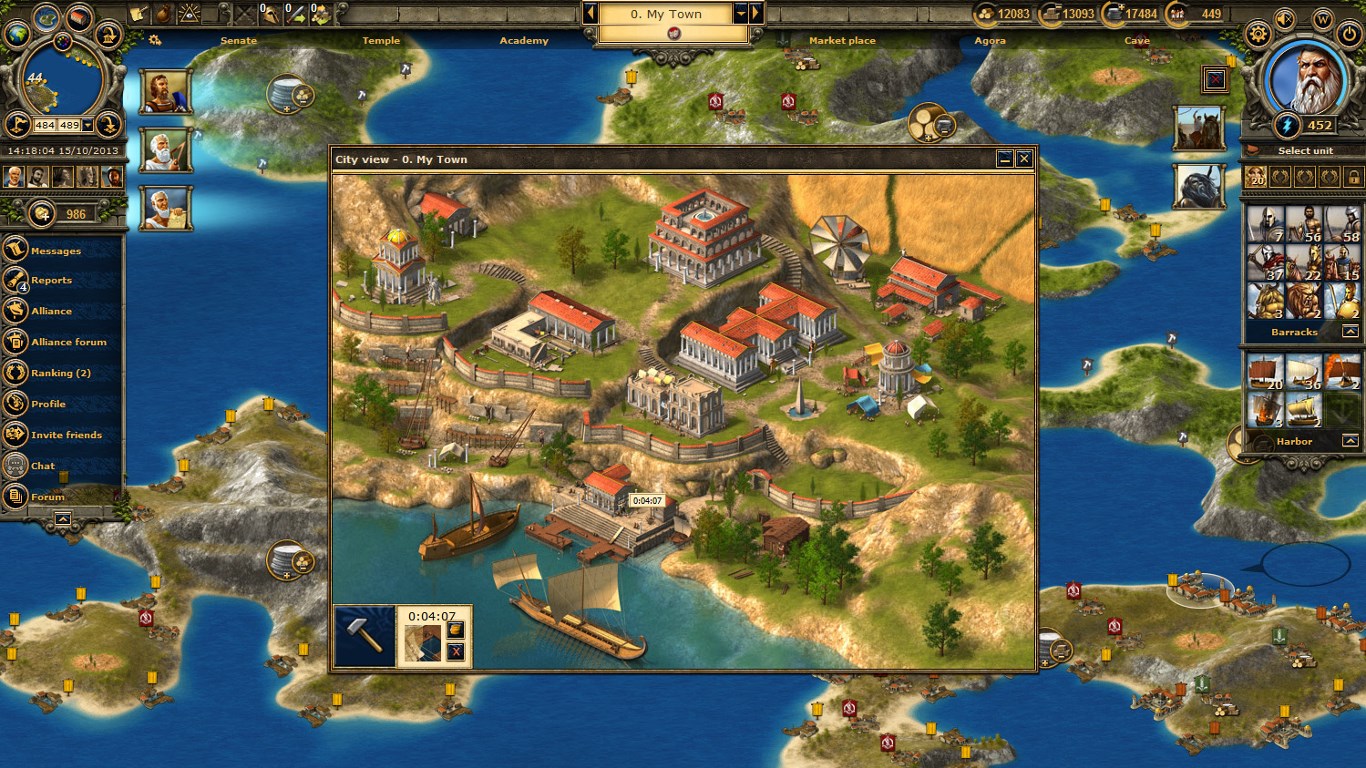This screenshot has width=1366, height=768.
Task: Cancel the construction with the red X
Action: (456, 652)
